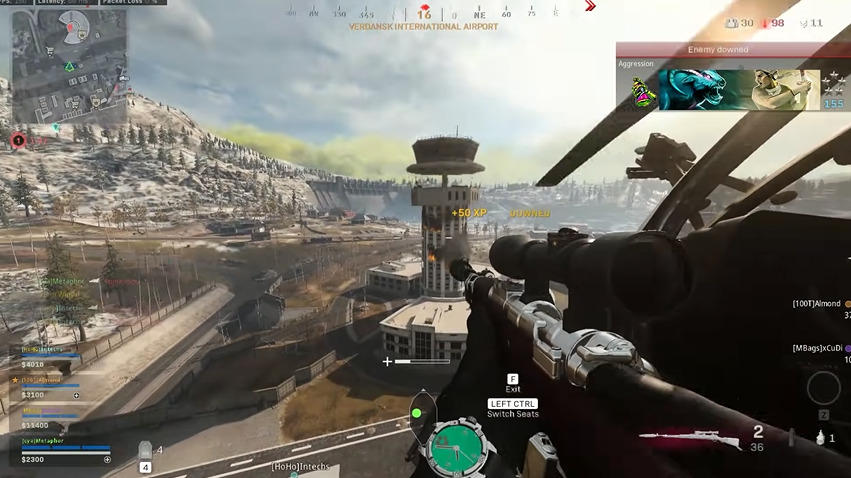Screen dimensions: 851x478
Task: Select the [MBags]xCuDi vehicle passenger entry
Action: (x=817, y=348)
